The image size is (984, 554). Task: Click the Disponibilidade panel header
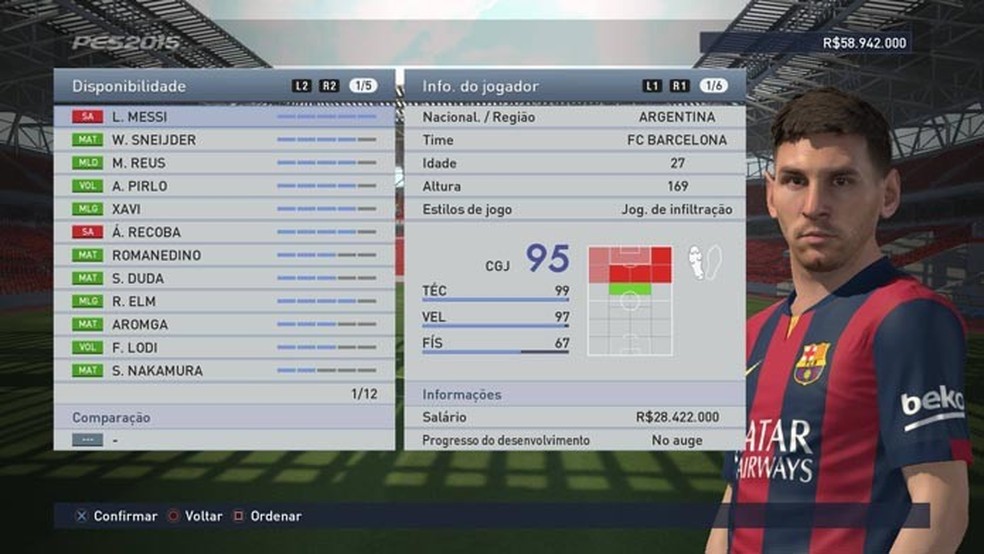click(x=224, y=86)
